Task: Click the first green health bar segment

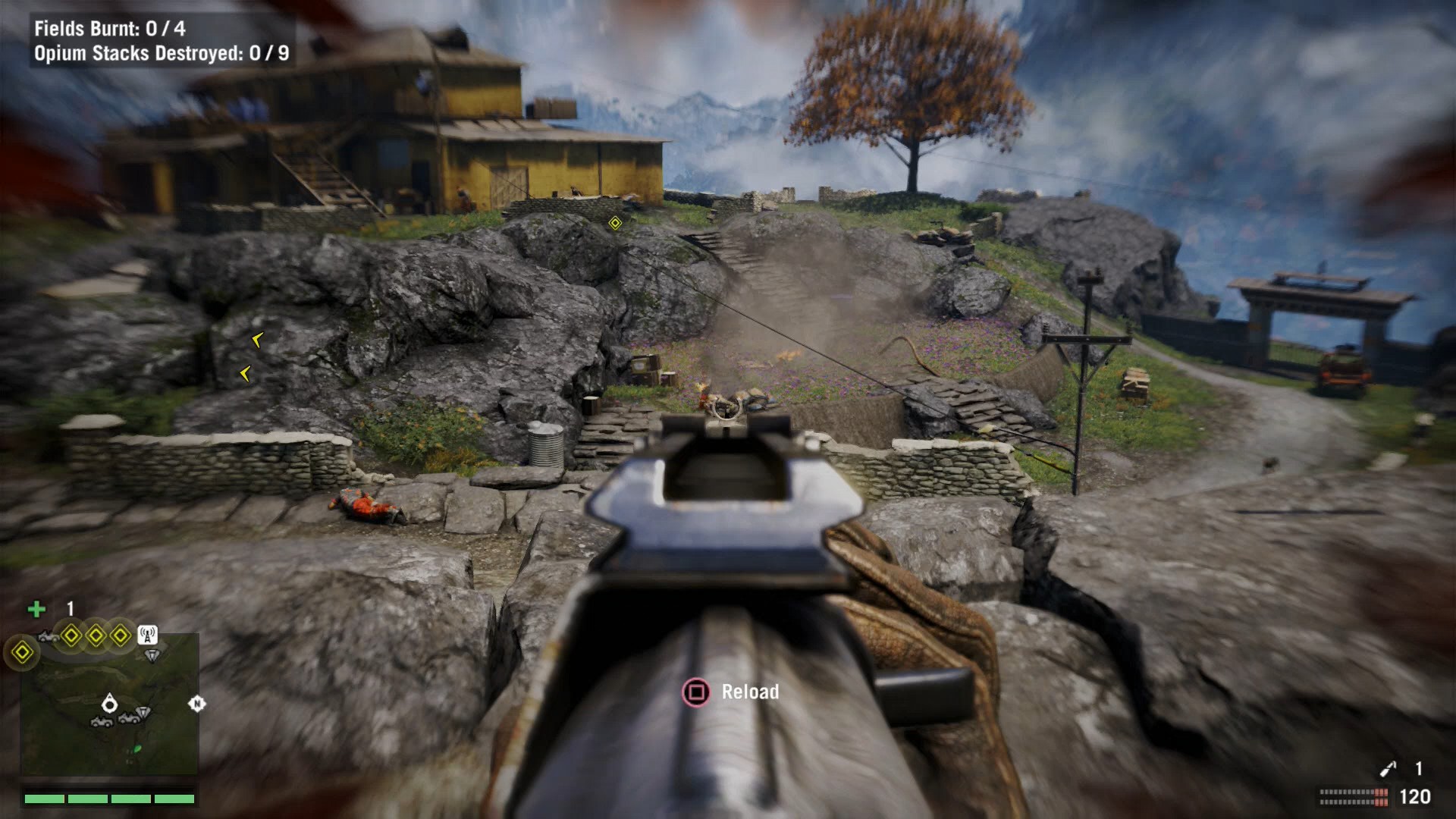Action: 44,799
